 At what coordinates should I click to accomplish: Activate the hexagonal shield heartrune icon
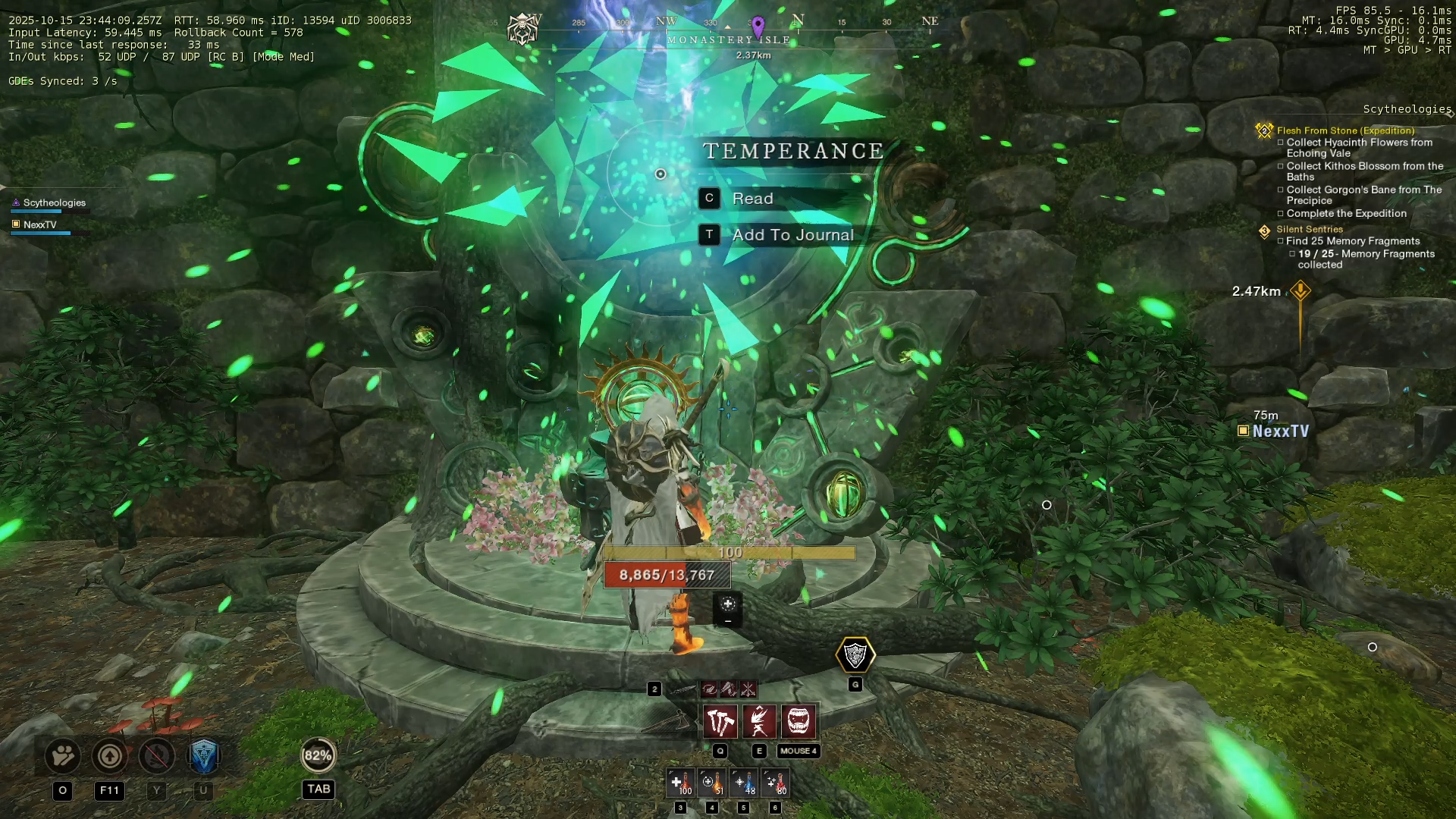click(x=855, y=655)
